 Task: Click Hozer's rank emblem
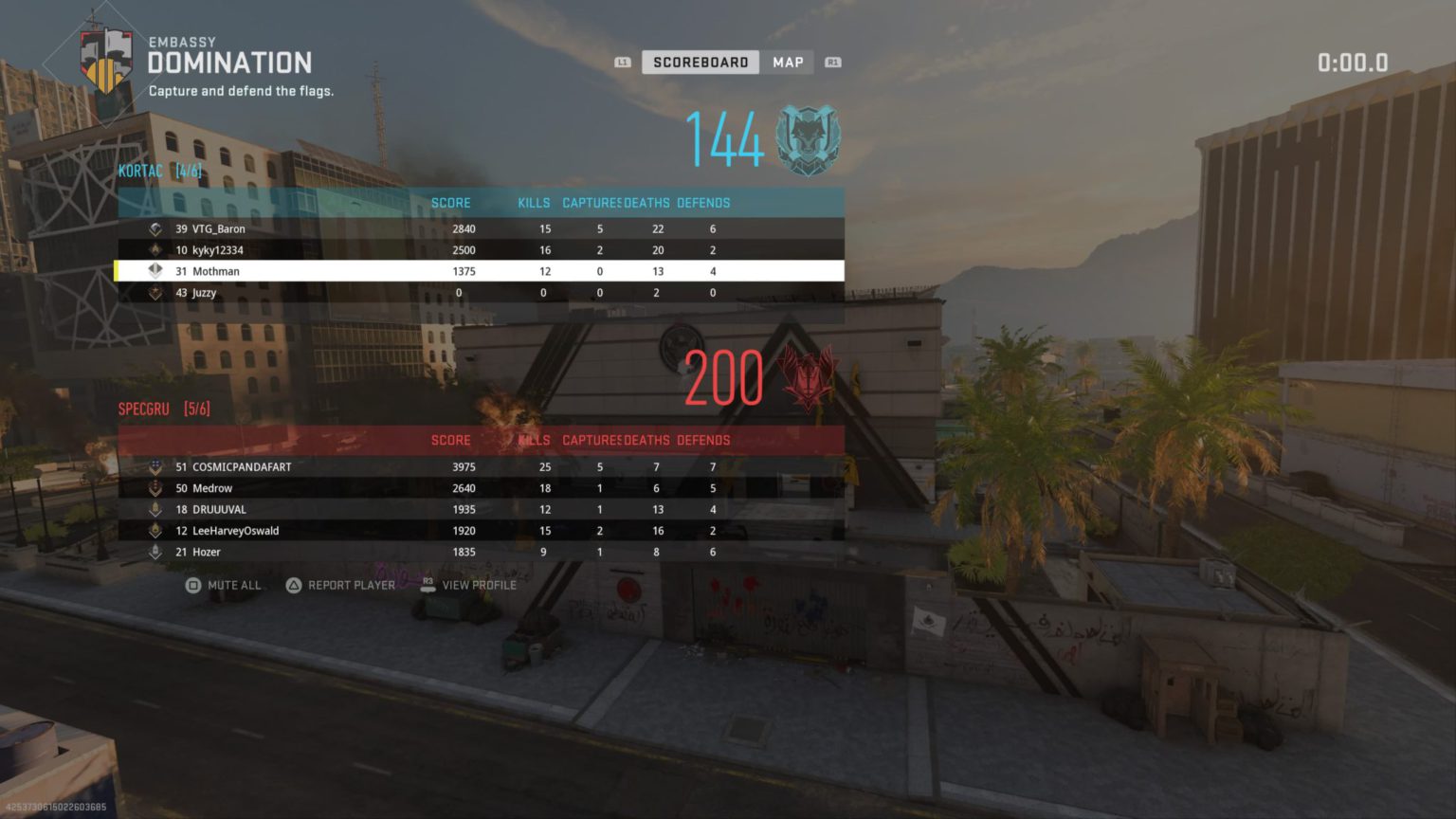click(155, 552)
